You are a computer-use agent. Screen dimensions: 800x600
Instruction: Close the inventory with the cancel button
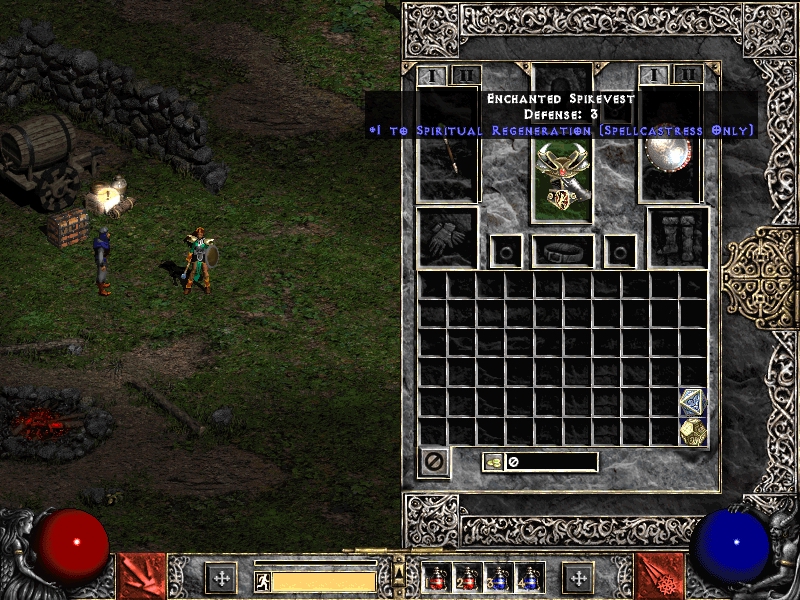point(434,462)
